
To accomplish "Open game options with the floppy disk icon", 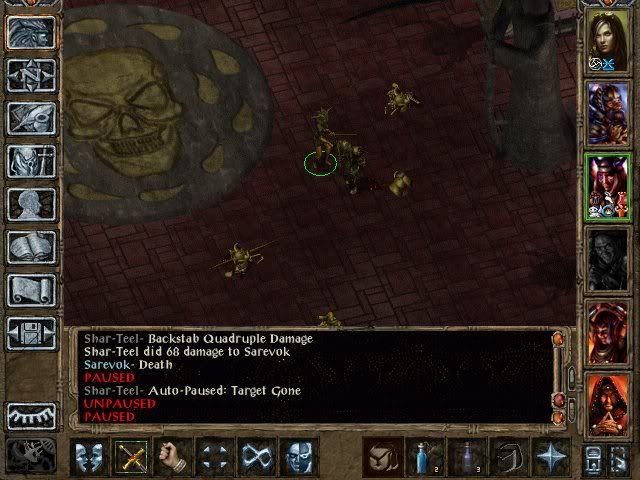I will click(x=30, y=333).
